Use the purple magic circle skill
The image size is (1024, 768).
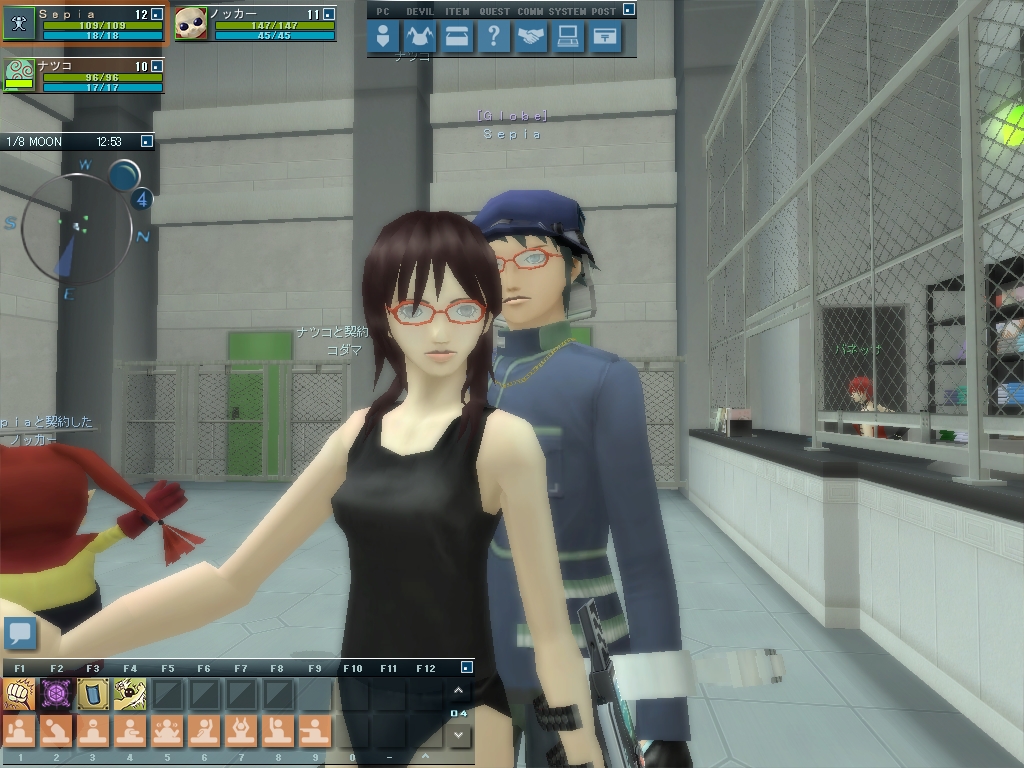pos(56,693)
